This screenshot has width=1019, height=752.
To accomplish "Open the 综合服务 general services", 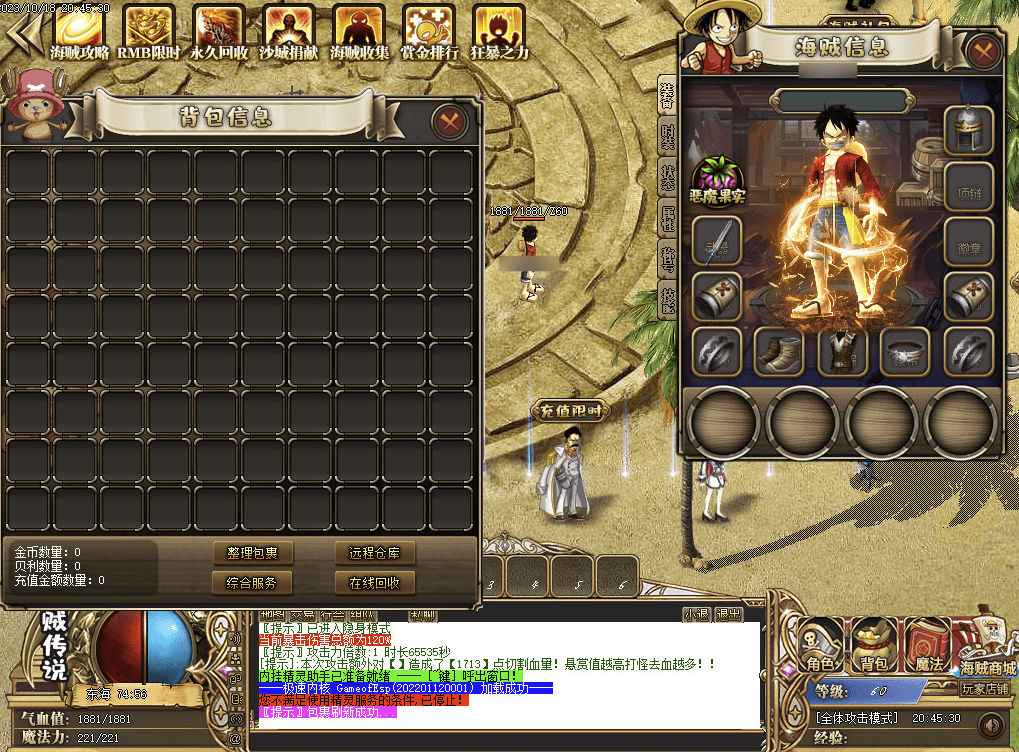I will 253,582.
